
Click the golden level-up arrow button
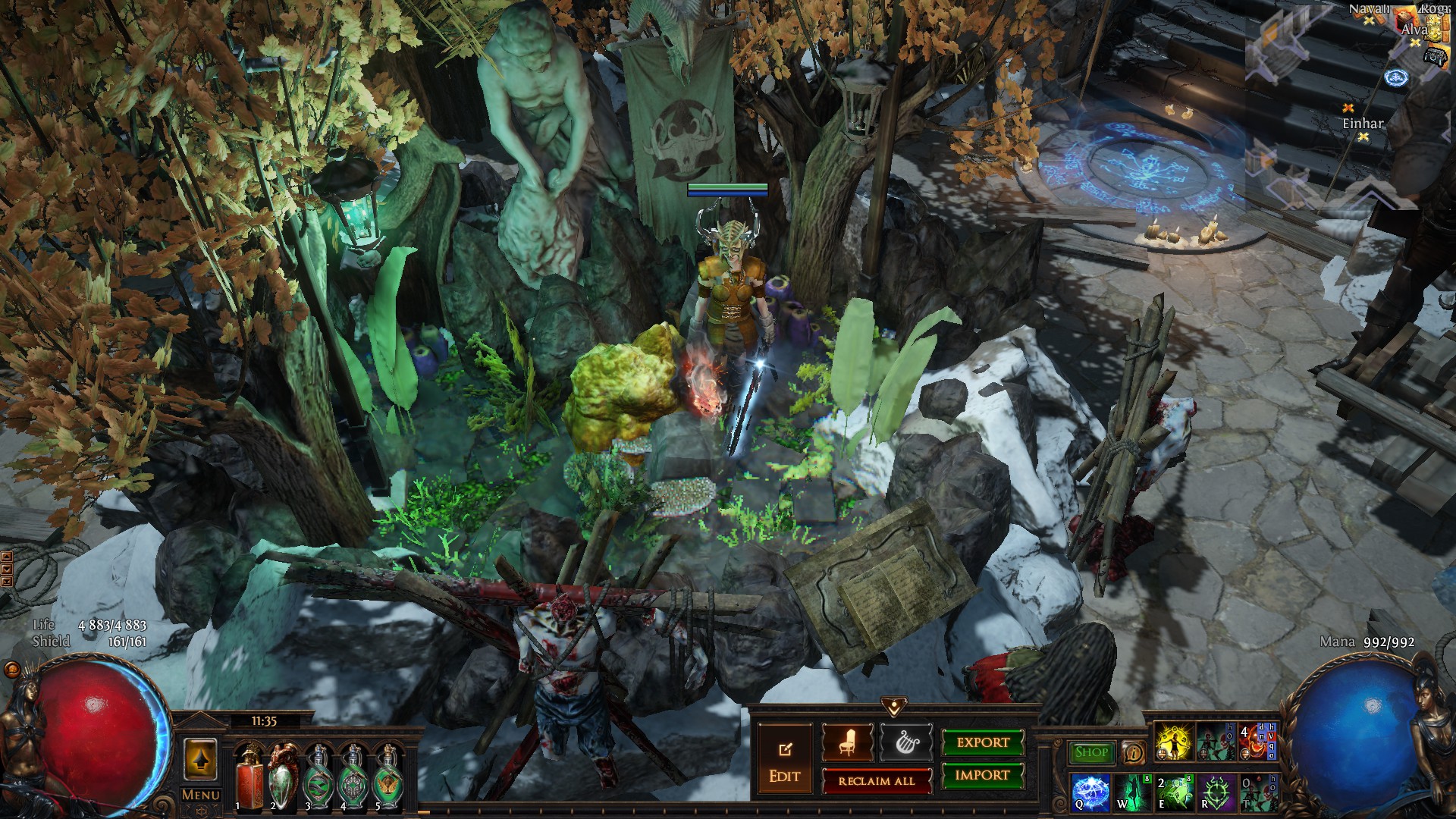(x=200, y=760)
